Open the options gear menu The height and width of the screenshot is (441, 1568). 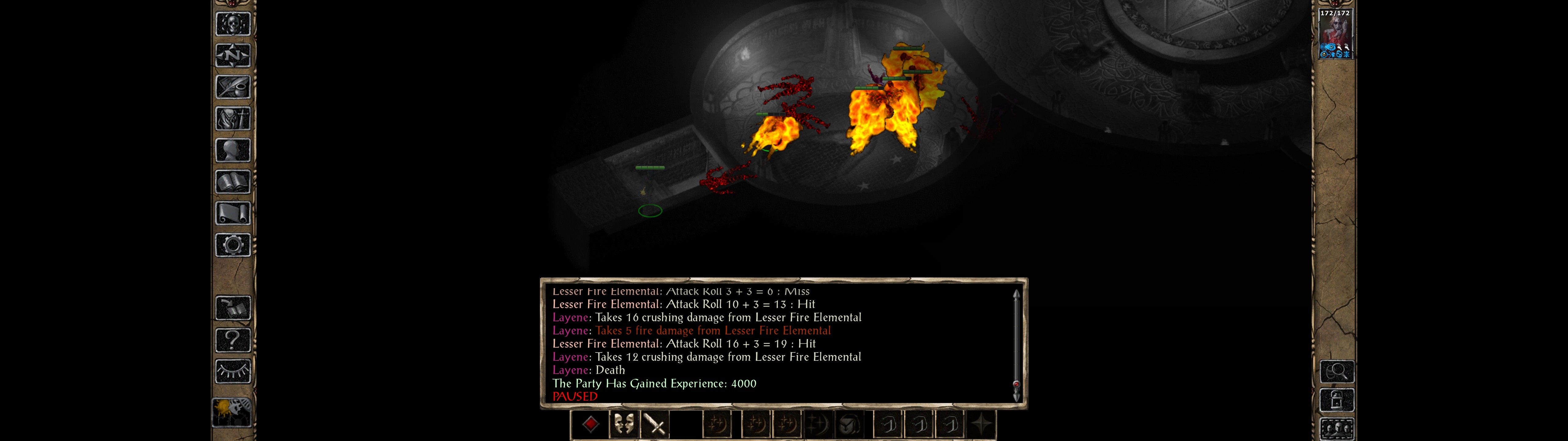tap(232, 245)
